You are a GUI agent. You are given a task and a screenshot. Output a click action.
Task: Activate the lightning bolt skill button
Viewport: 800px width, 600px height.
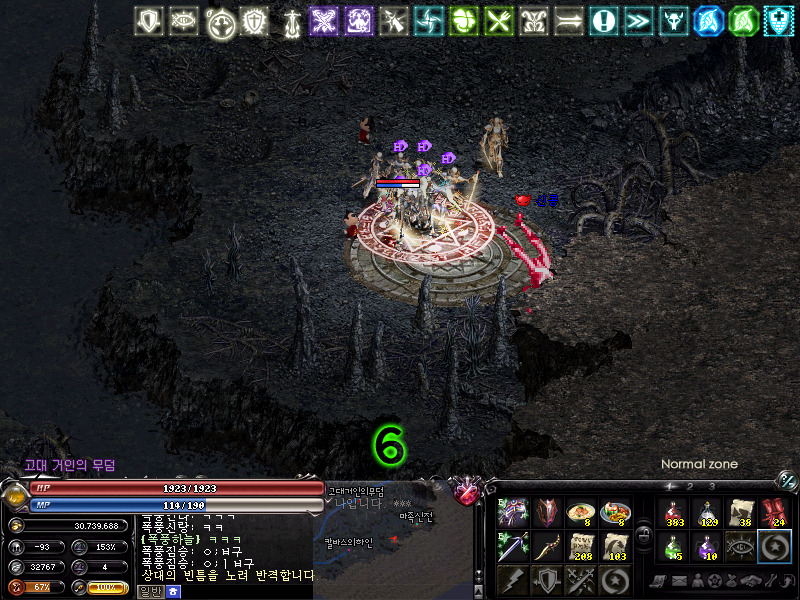pos(514,580)
